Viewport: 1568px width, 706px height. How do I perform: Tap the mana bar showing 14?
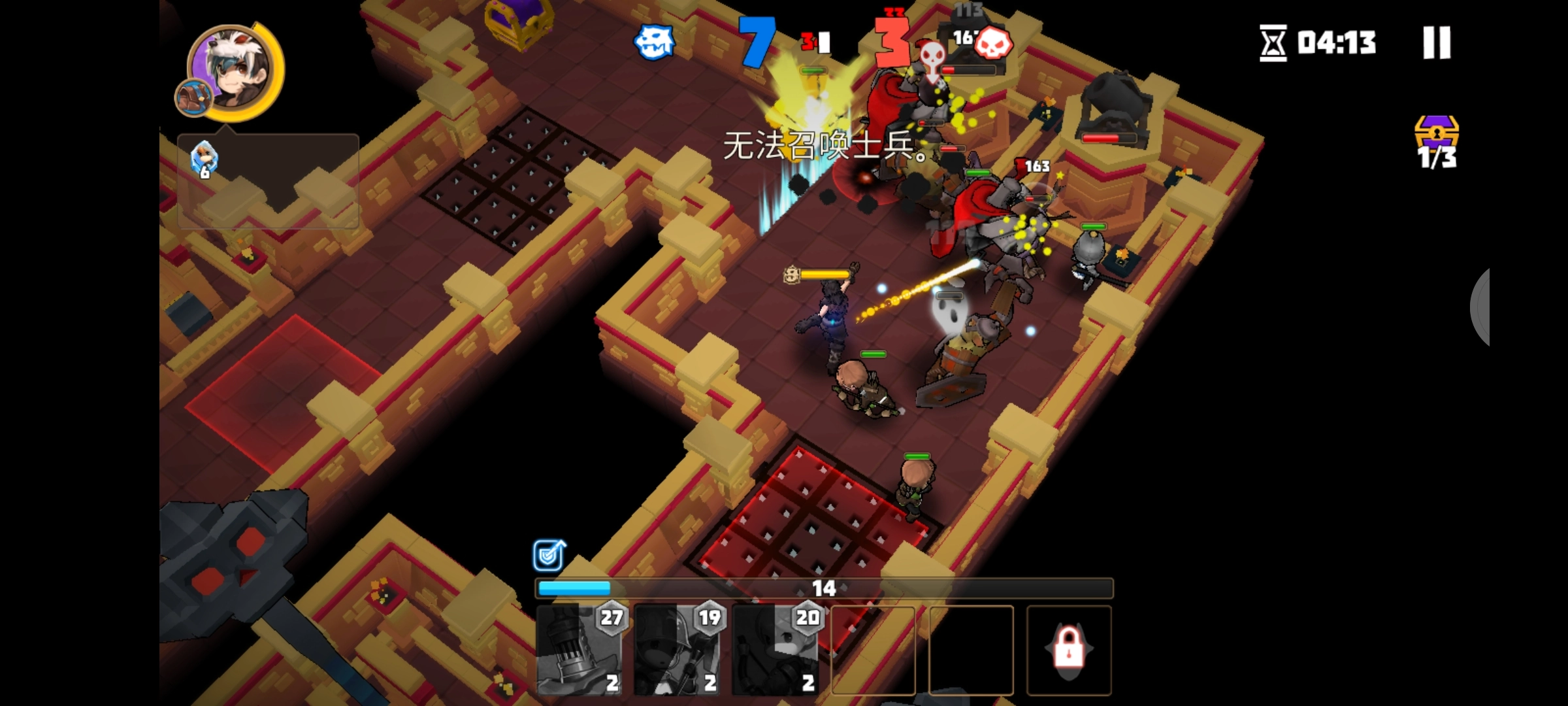(823, 589)
